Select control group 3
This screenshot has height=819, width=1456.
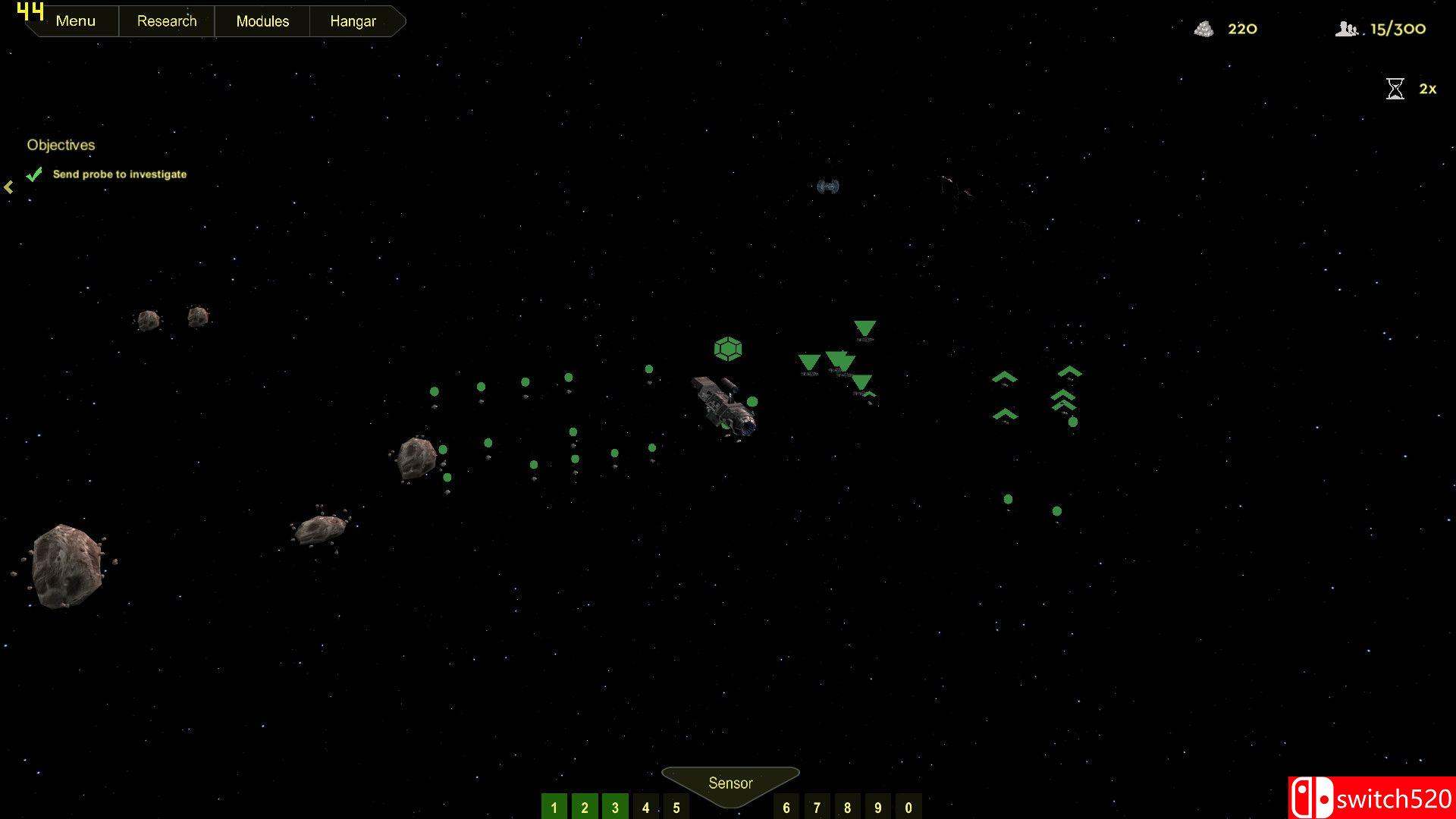point(615,807)
